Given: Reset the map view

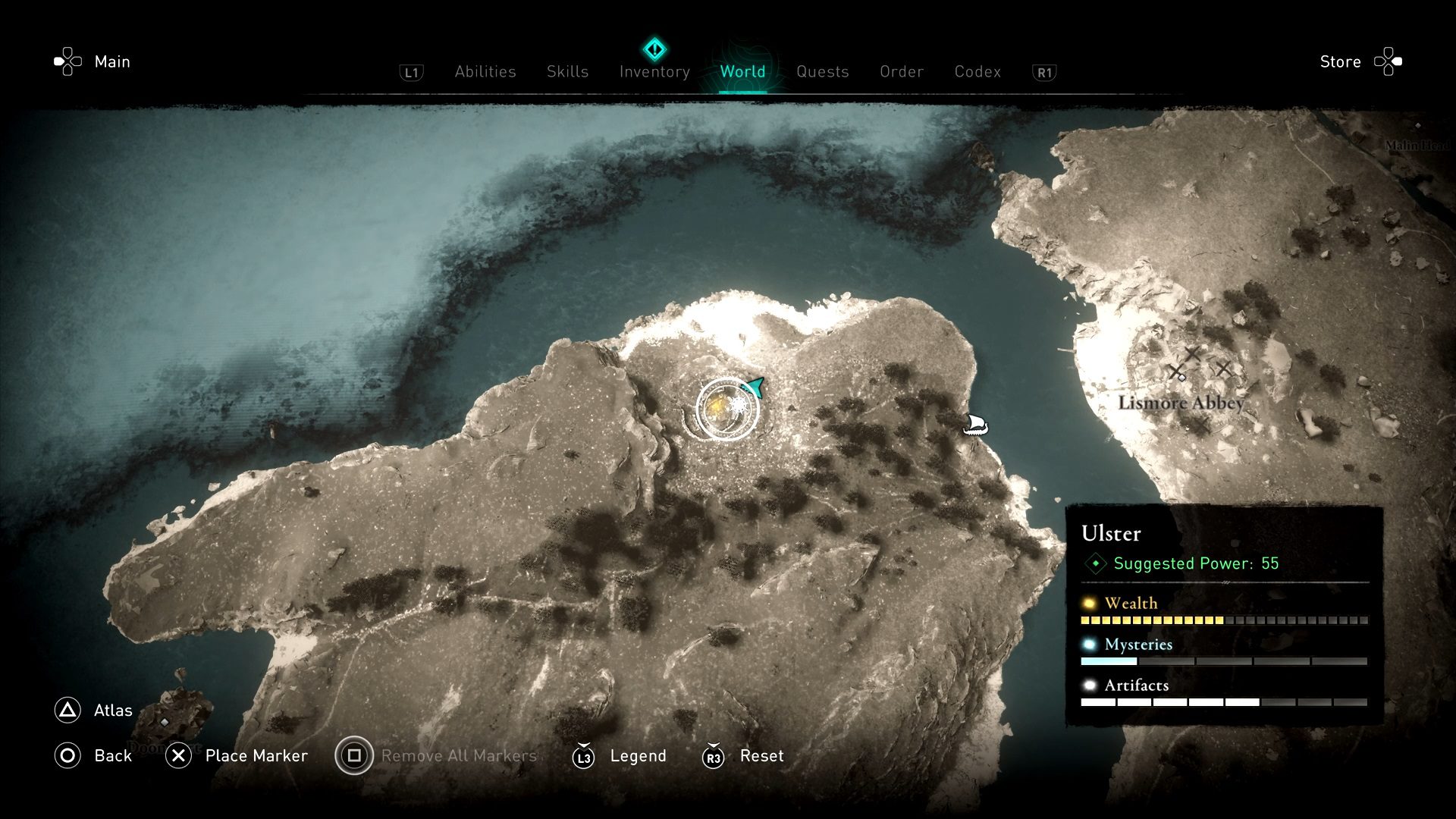Looking at the screenshot, I should pos(761,756).
